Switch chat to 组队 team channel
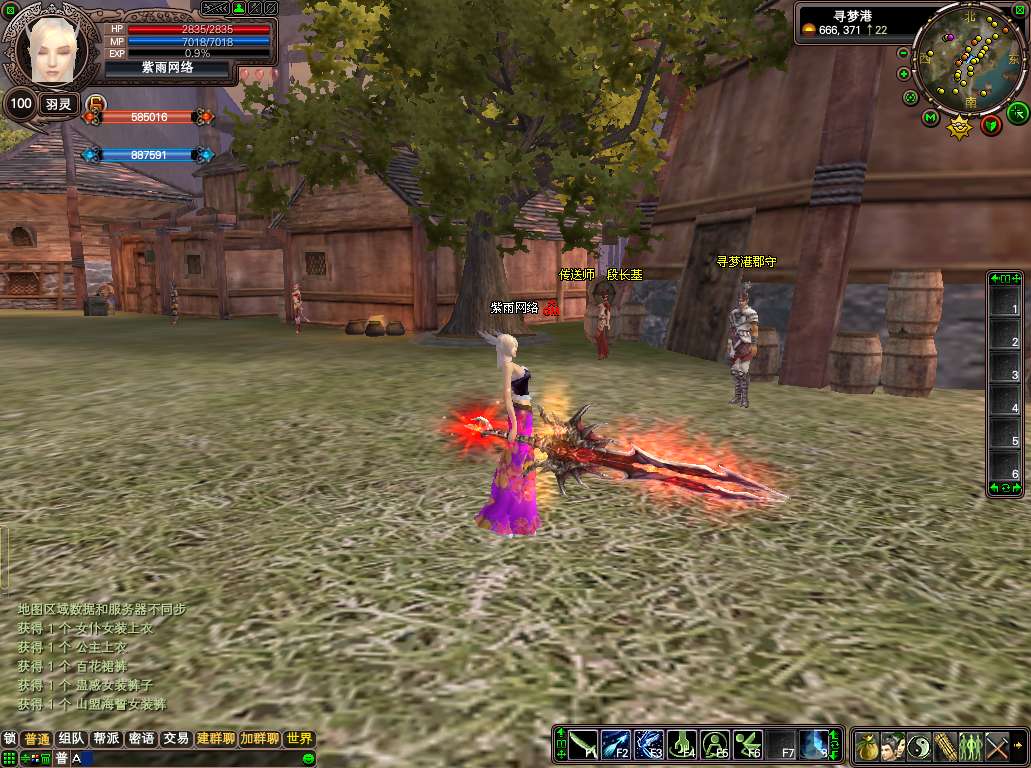The height and width of the screenshot is (768, 1031). (71, 739)
